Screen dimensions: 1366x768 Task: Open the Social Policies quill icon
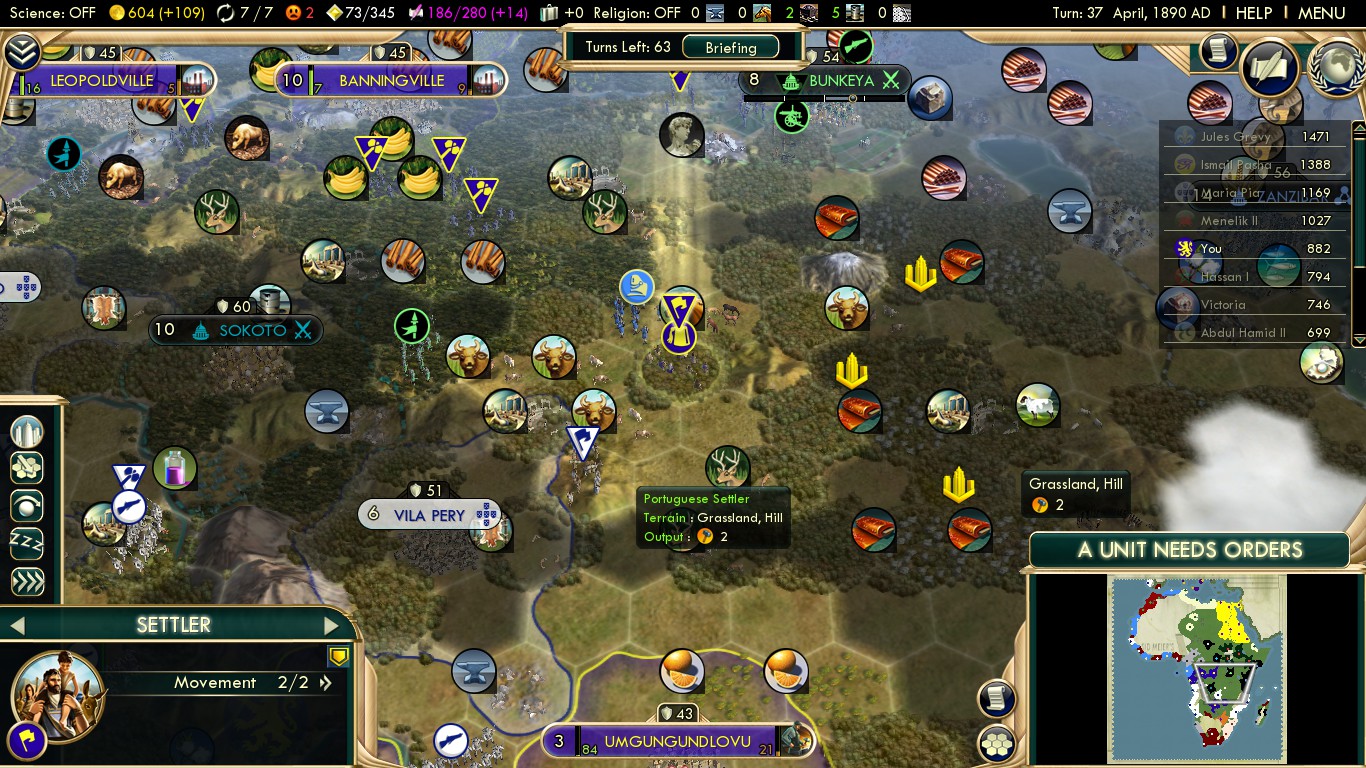[1268, 67]
